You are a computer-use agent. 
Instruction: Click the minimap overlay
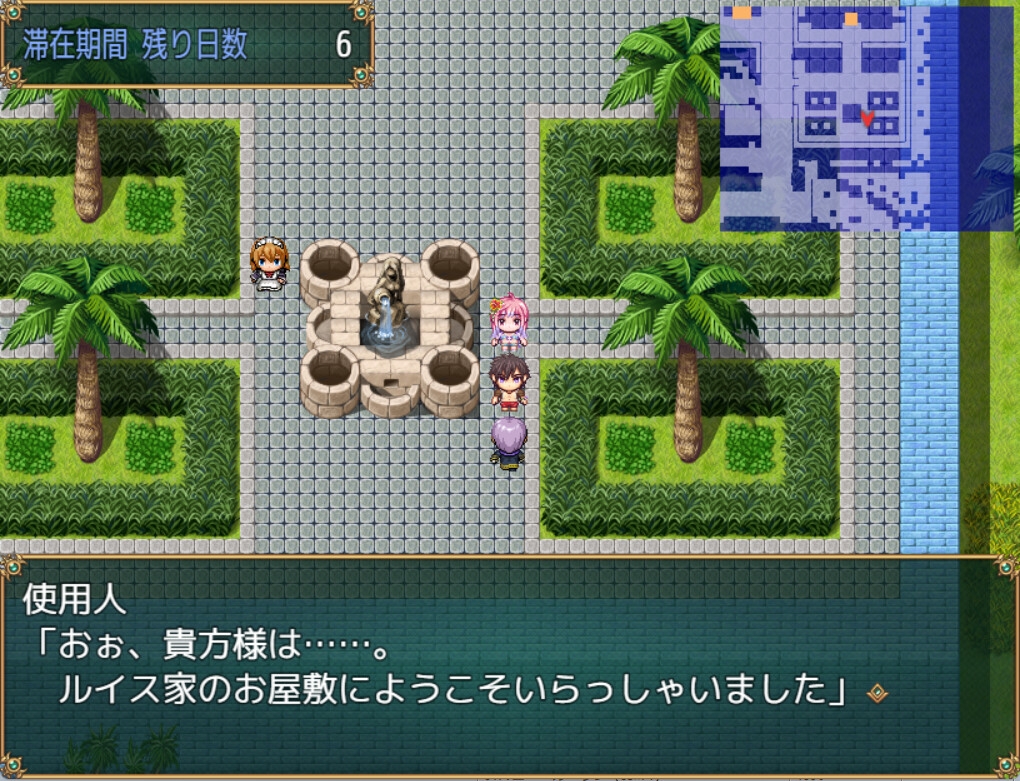[852, 118]
